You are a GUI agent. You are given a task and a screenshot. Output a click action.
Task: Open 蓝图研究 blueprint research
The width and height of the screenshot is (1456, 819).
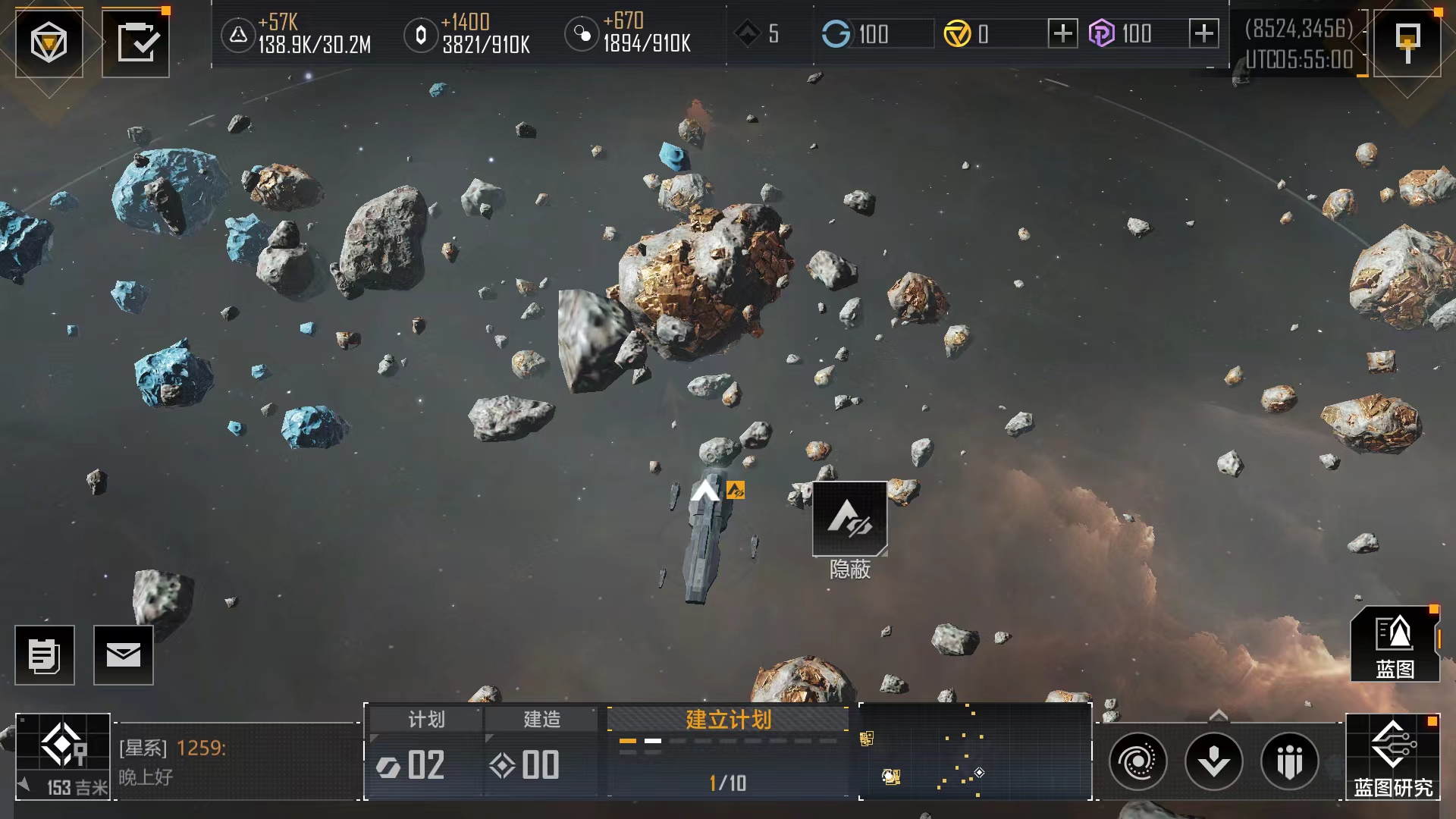pos(1393,757)
